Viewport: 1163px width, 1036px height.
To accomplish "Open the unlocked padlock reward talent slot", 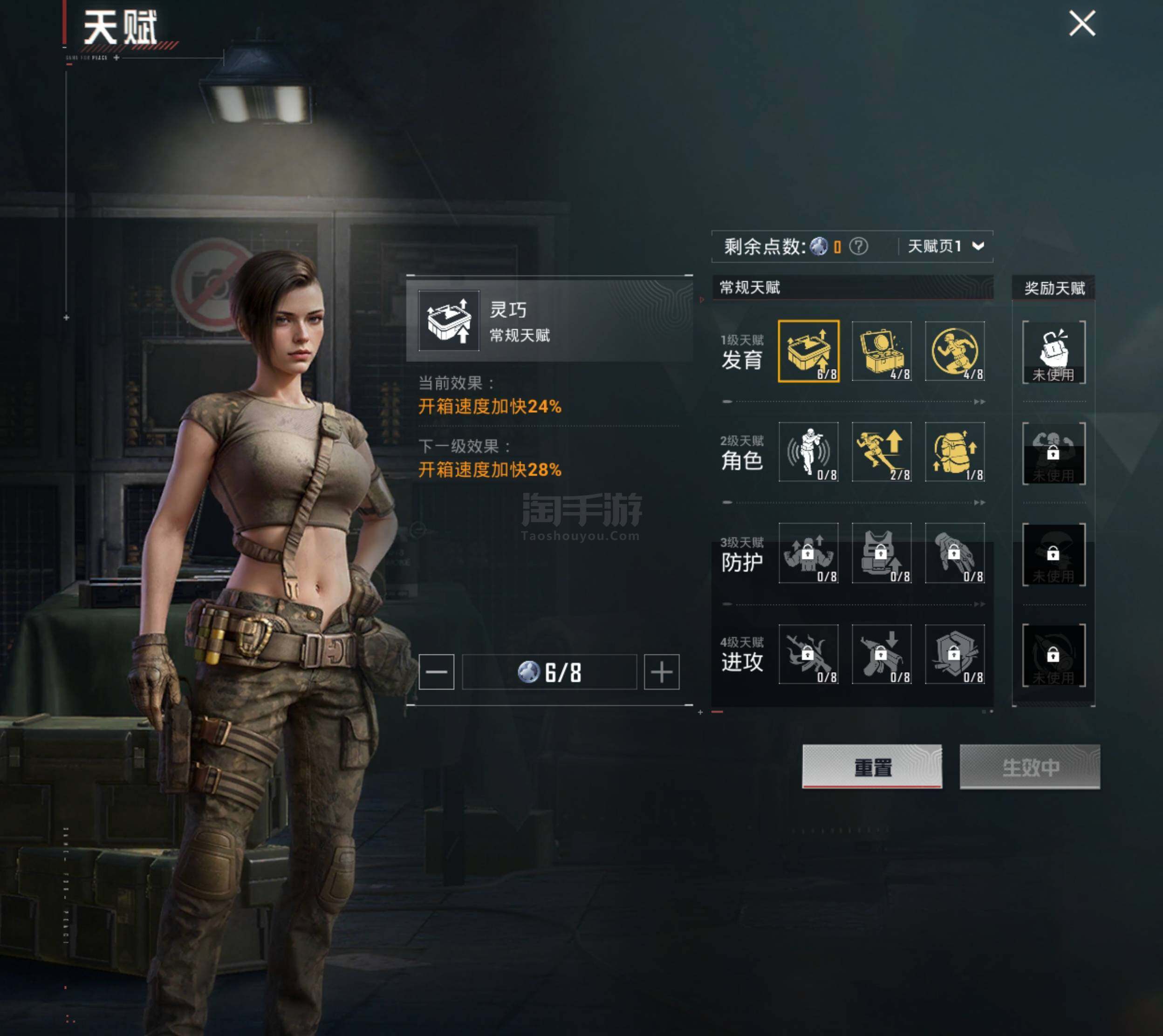I will coord(1054,352).
